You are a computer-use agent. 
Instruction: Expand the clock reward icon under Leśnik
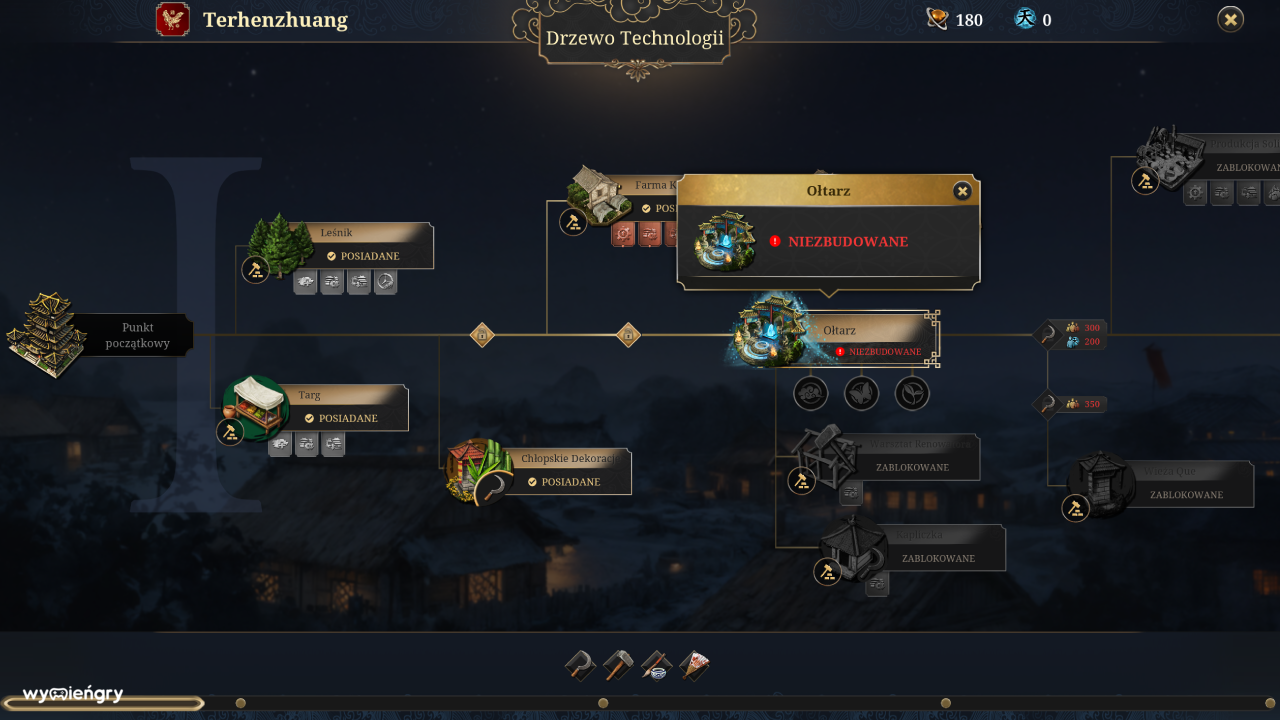click(385, 281)
